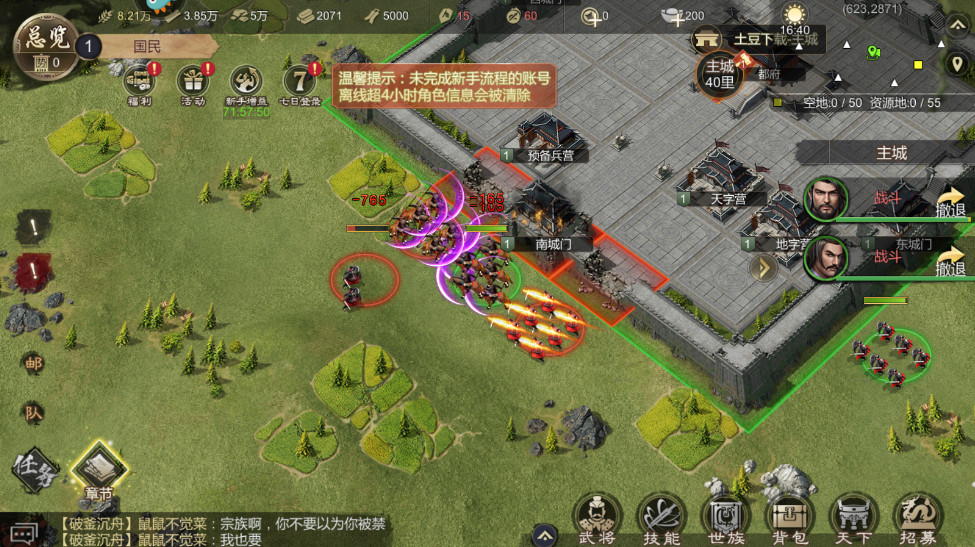This screenshot has width=975, height=547.
Task: Open the 队 team button
Action: tap(33, 412)
